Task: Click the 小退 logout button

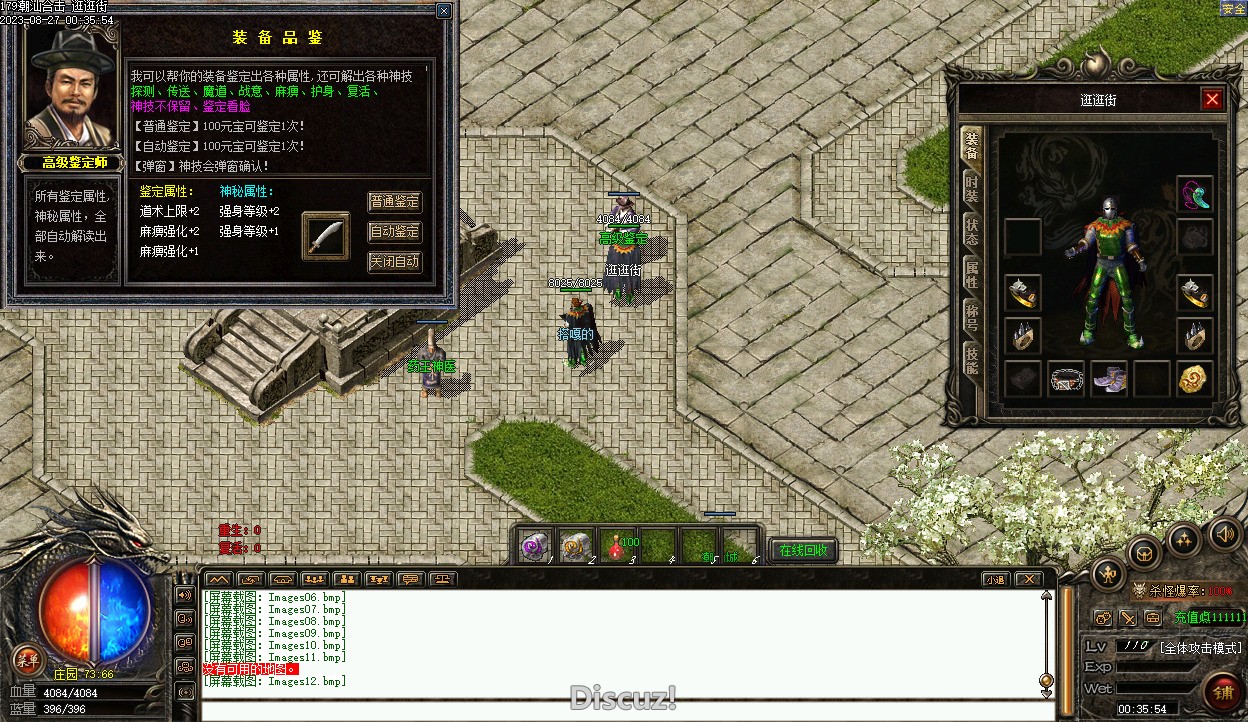Action: point(994,579)
